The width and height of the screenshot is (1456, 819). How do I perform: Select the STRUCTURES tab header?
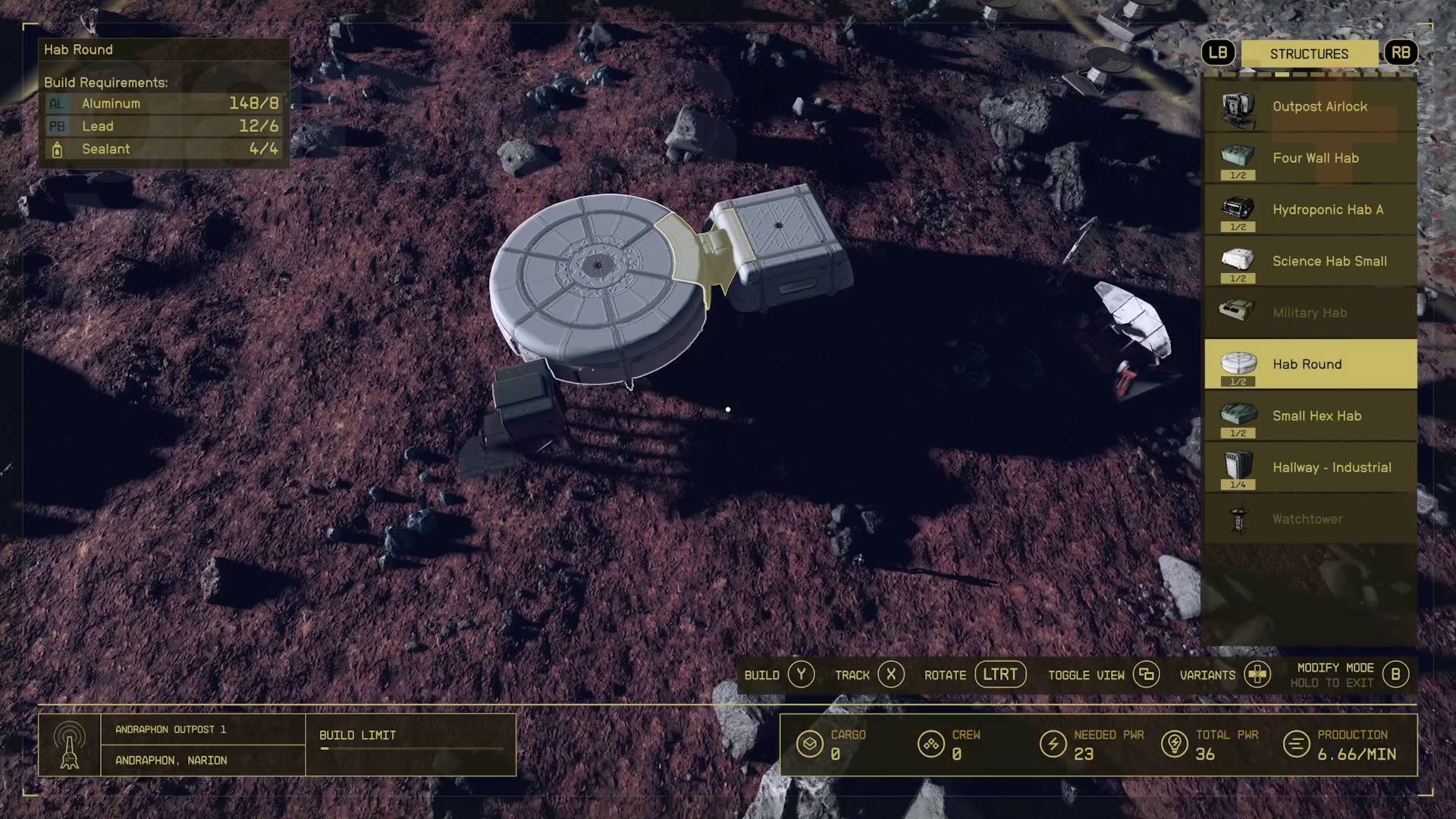(1309, 53)
